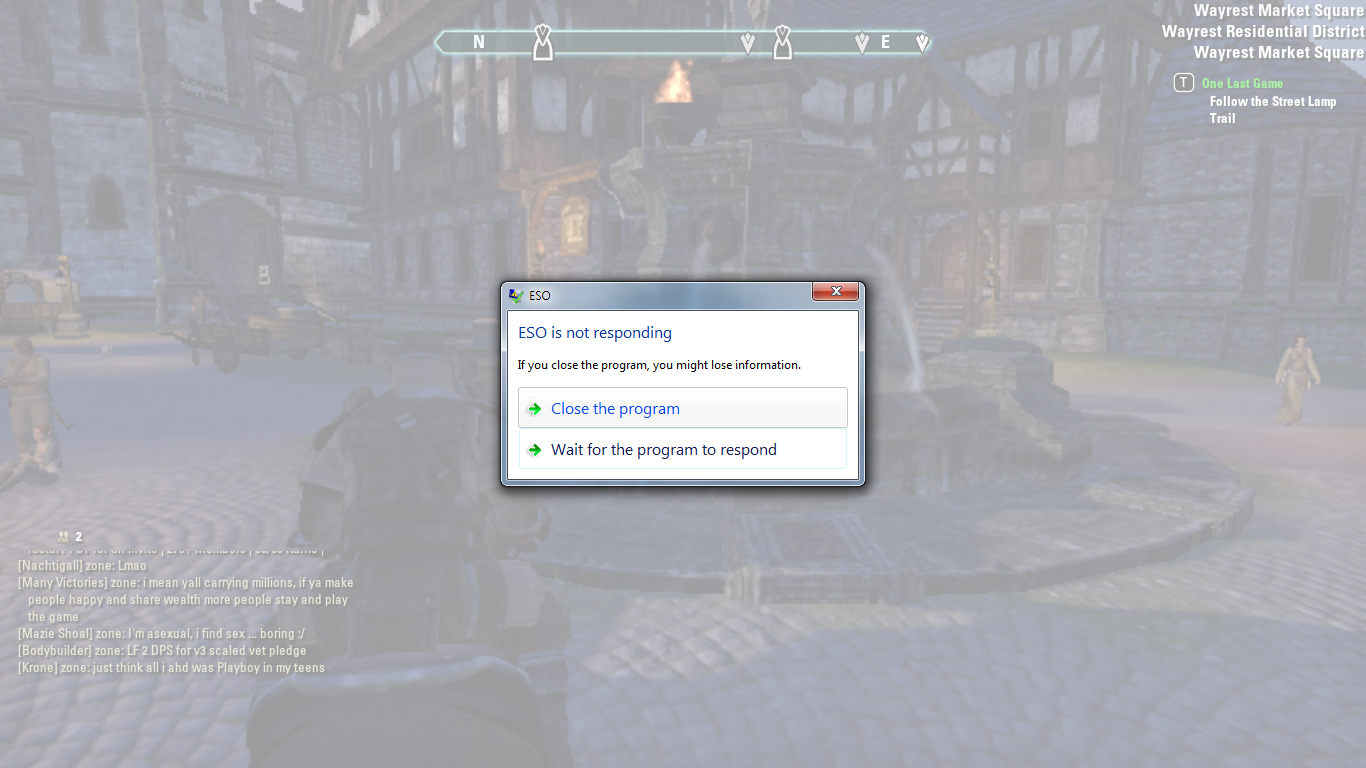Select the chevron marker left of the E label
This screenshot has height=768, width=1366.
coord(864,42)
